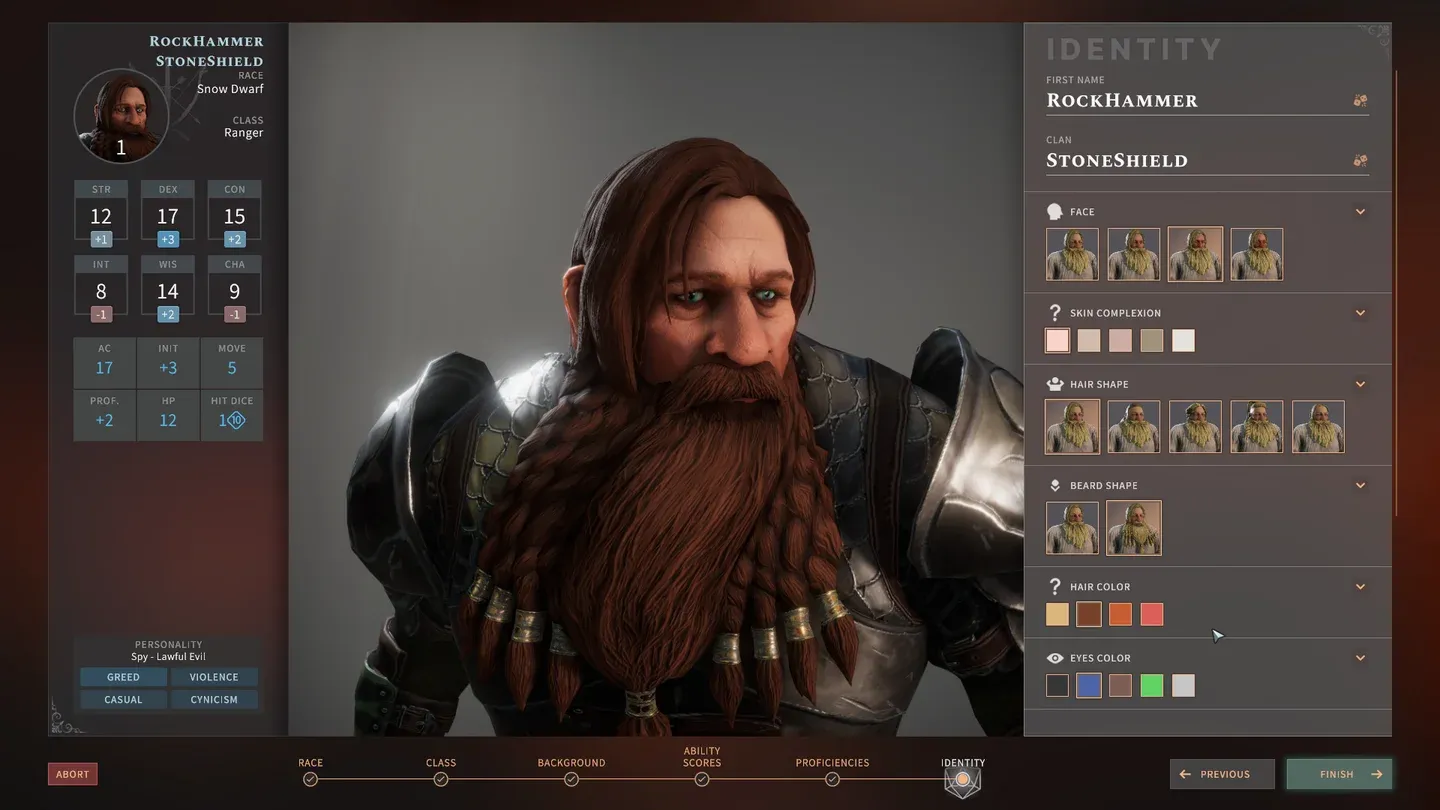
Task: Return to the Ability Scores step
Action: (x=702, y=779)
